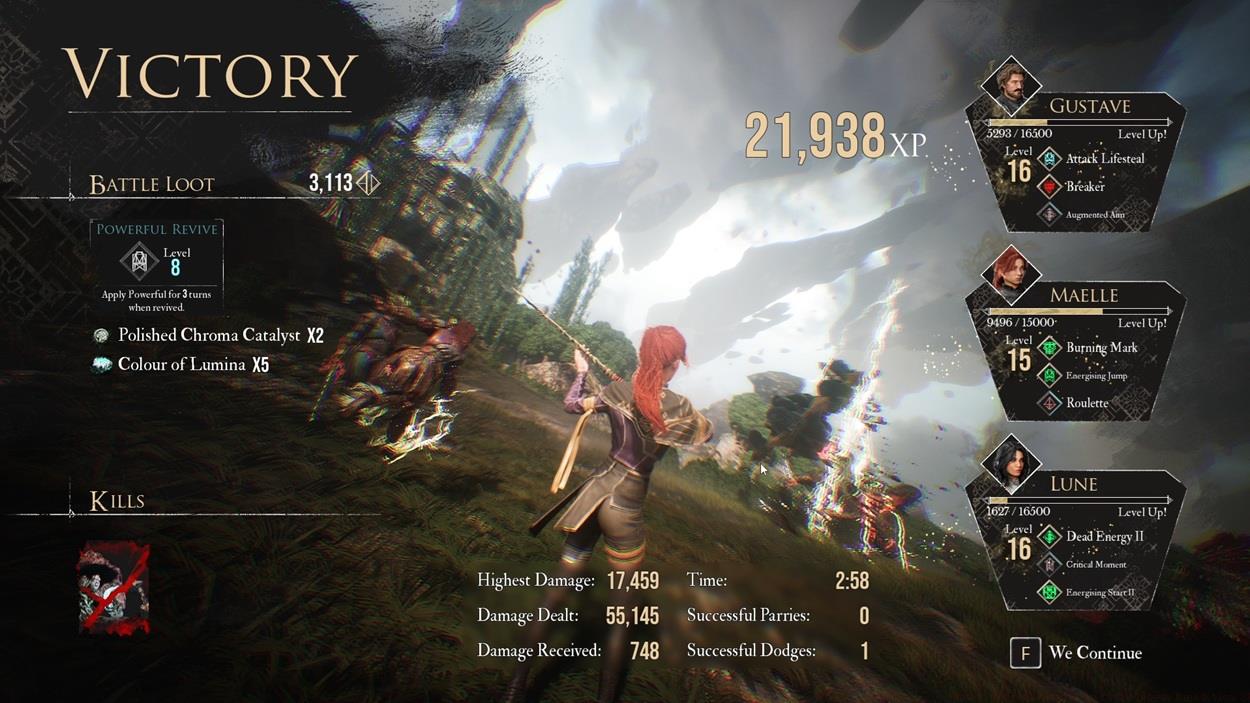Click the Critical Moment skill icon
Viewport: 1250px width, 703px height.
(x=1050, y=565)
